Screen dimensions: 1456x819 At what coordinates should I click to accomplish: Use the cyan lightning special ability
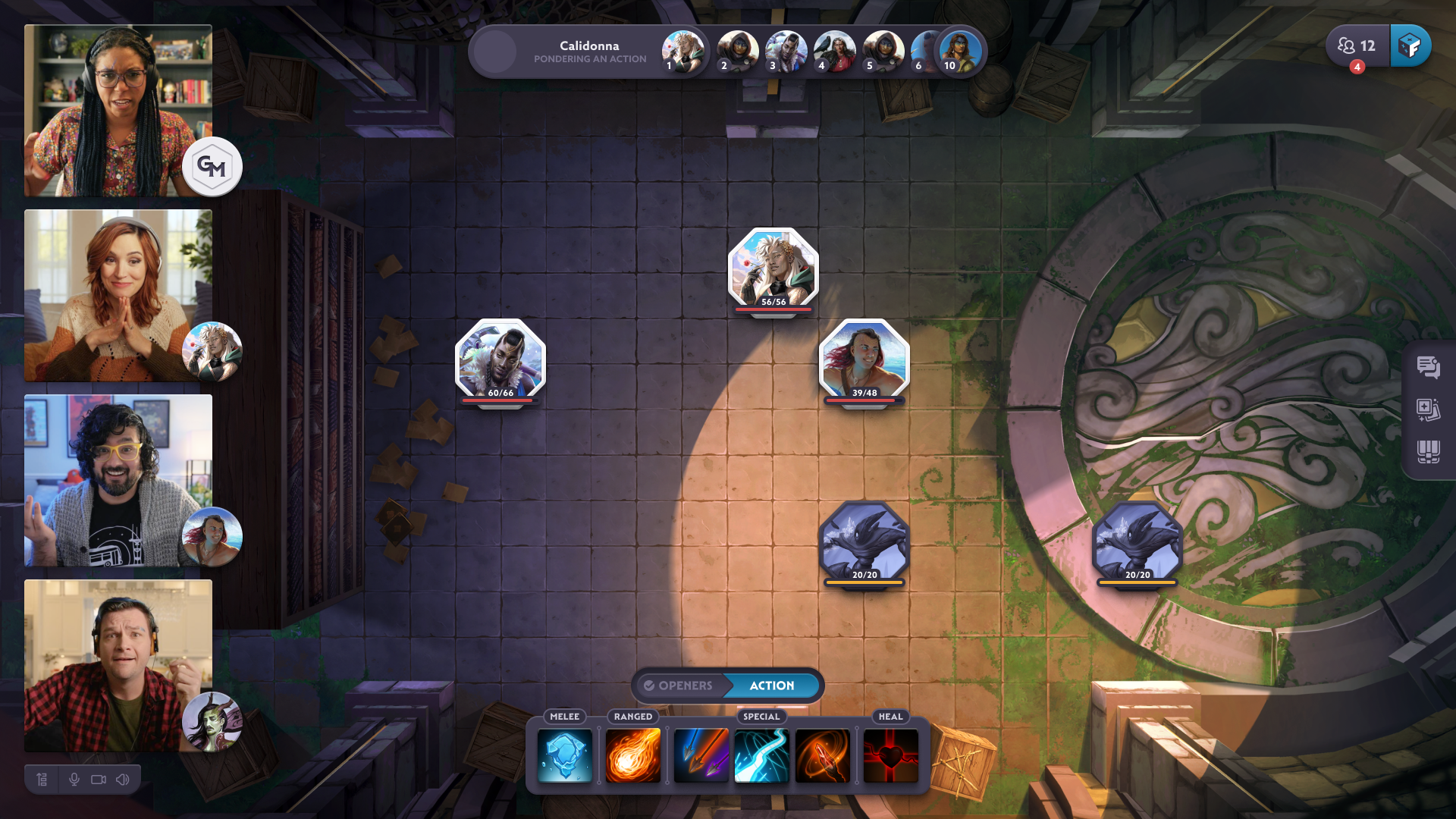761,755
